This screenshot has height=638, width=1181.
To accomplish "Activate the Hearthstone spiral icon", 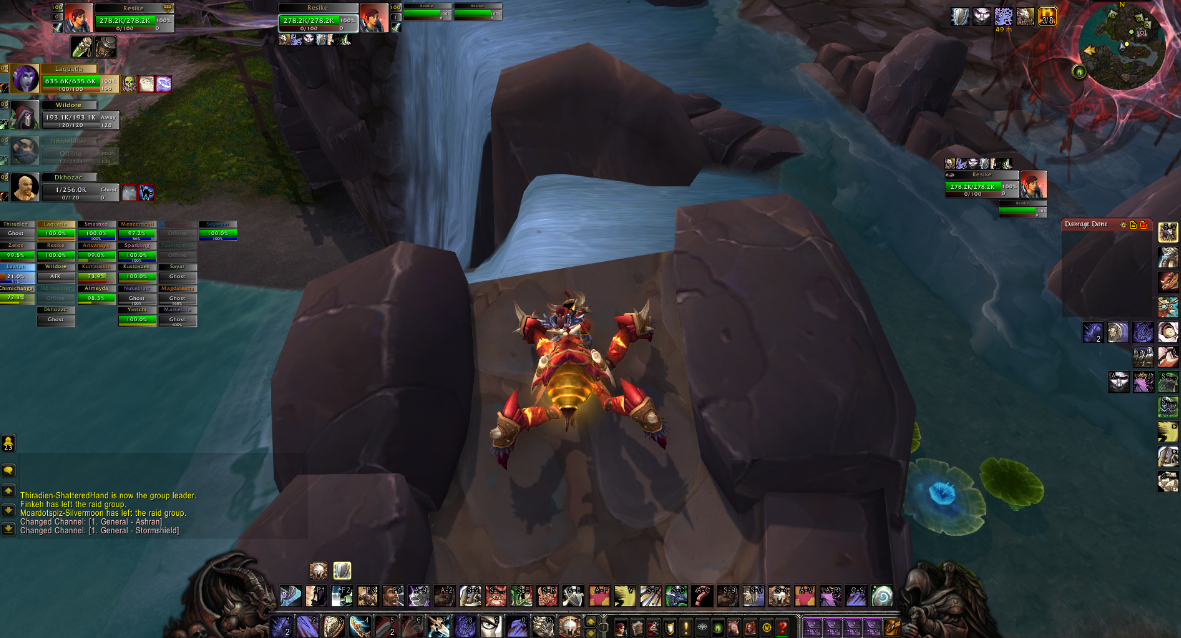I will (880, 596).
